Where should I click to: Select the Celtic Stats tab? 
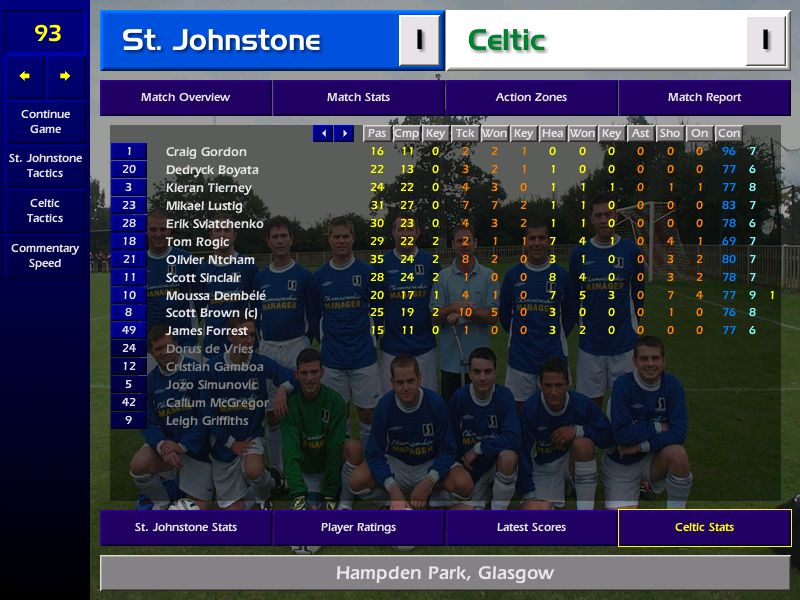[704, 528]
